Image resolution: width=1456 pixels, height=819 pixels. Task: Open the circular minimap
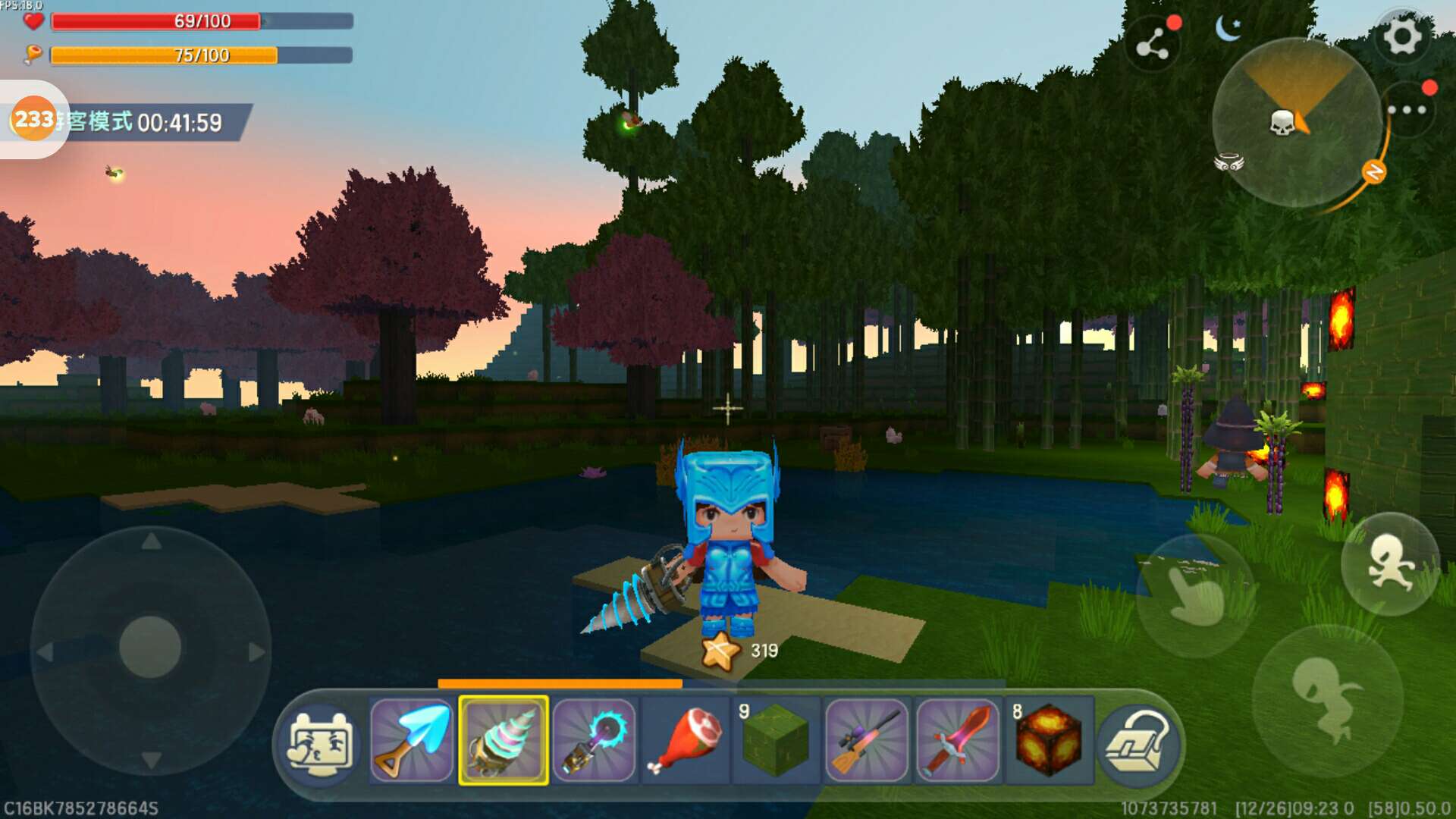[x=1295, y=123]
